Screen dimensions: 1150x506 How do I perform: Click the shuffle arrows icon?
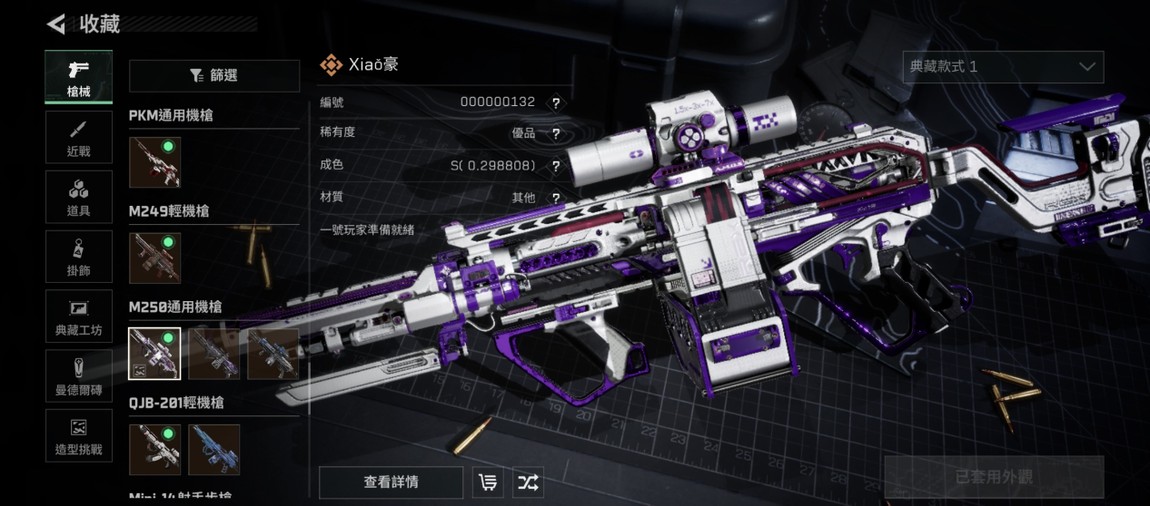pyautogui.click(x=528, y=482)
